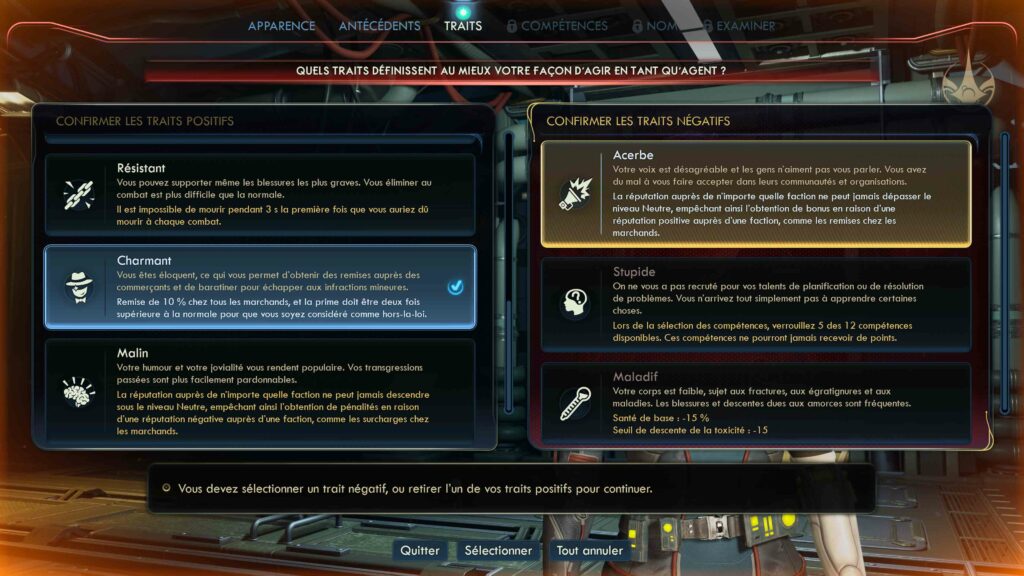Select the Acerbe negative trait
Image resolution: width=1024 pixels, height=576 pixels.
755,193
